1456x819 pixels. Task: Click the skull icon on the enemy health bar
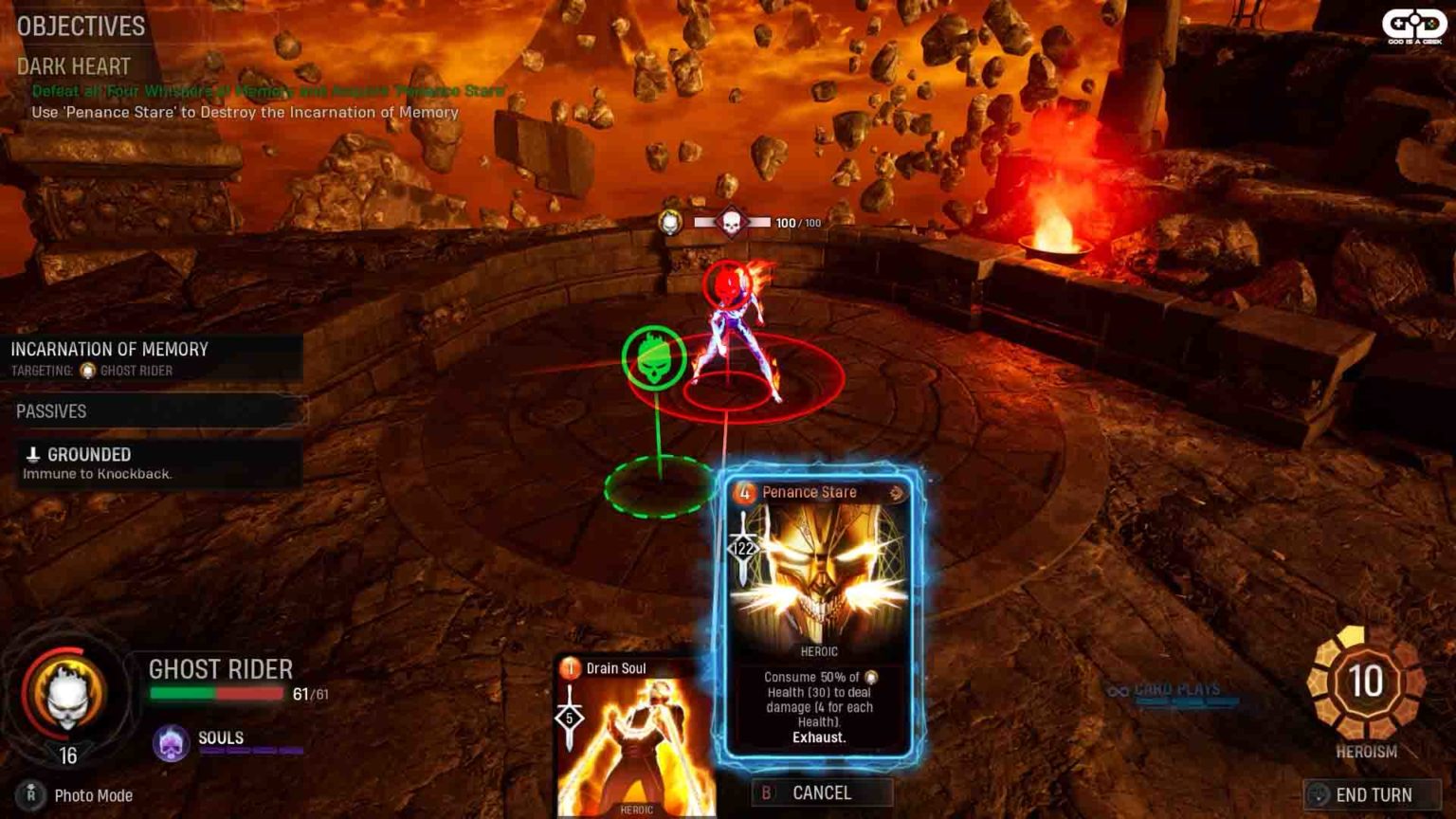[x=730, y=222]
